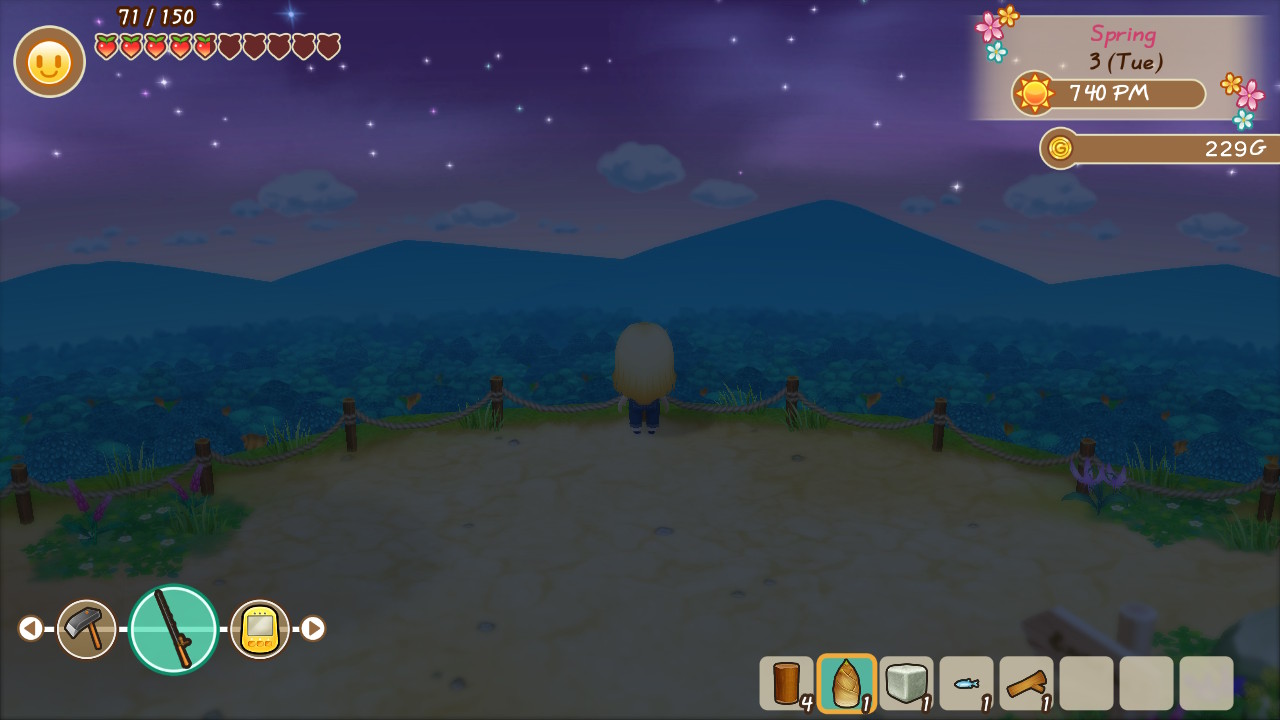The image size is (1280, 720).
Task: Click the sun weather icon
Action: (x=1034, y=94)
